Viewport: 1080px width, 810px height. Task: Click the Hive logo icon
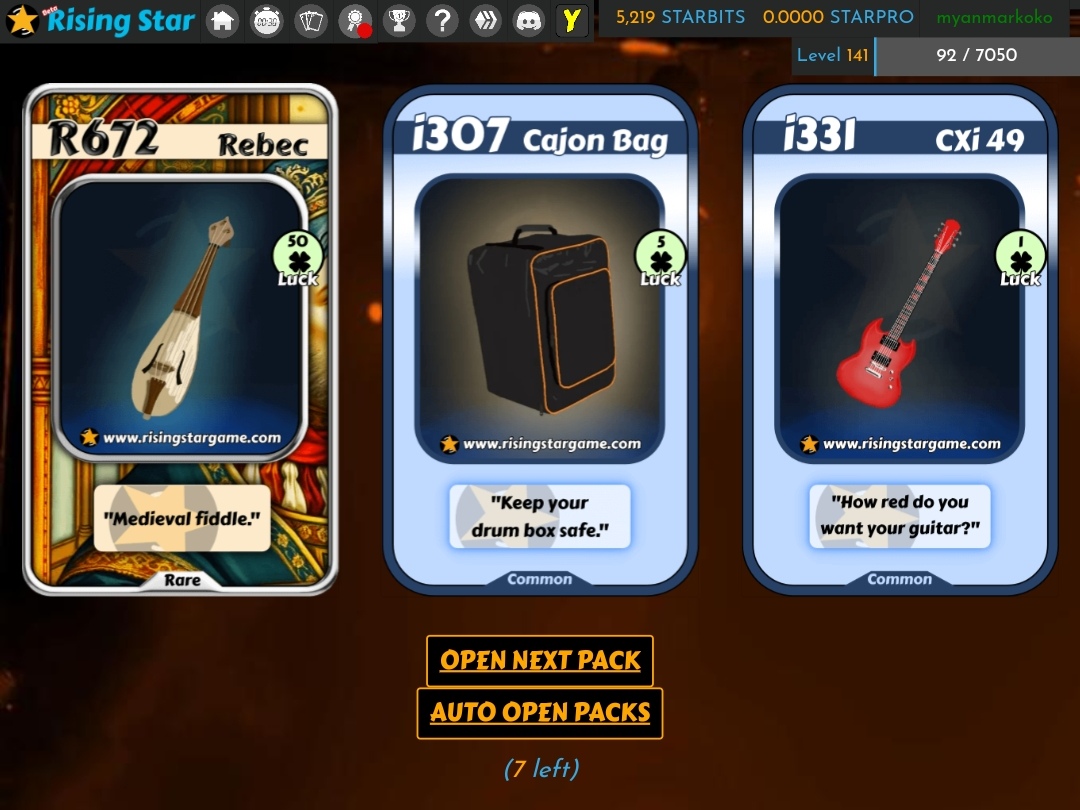tap(485, 21)
